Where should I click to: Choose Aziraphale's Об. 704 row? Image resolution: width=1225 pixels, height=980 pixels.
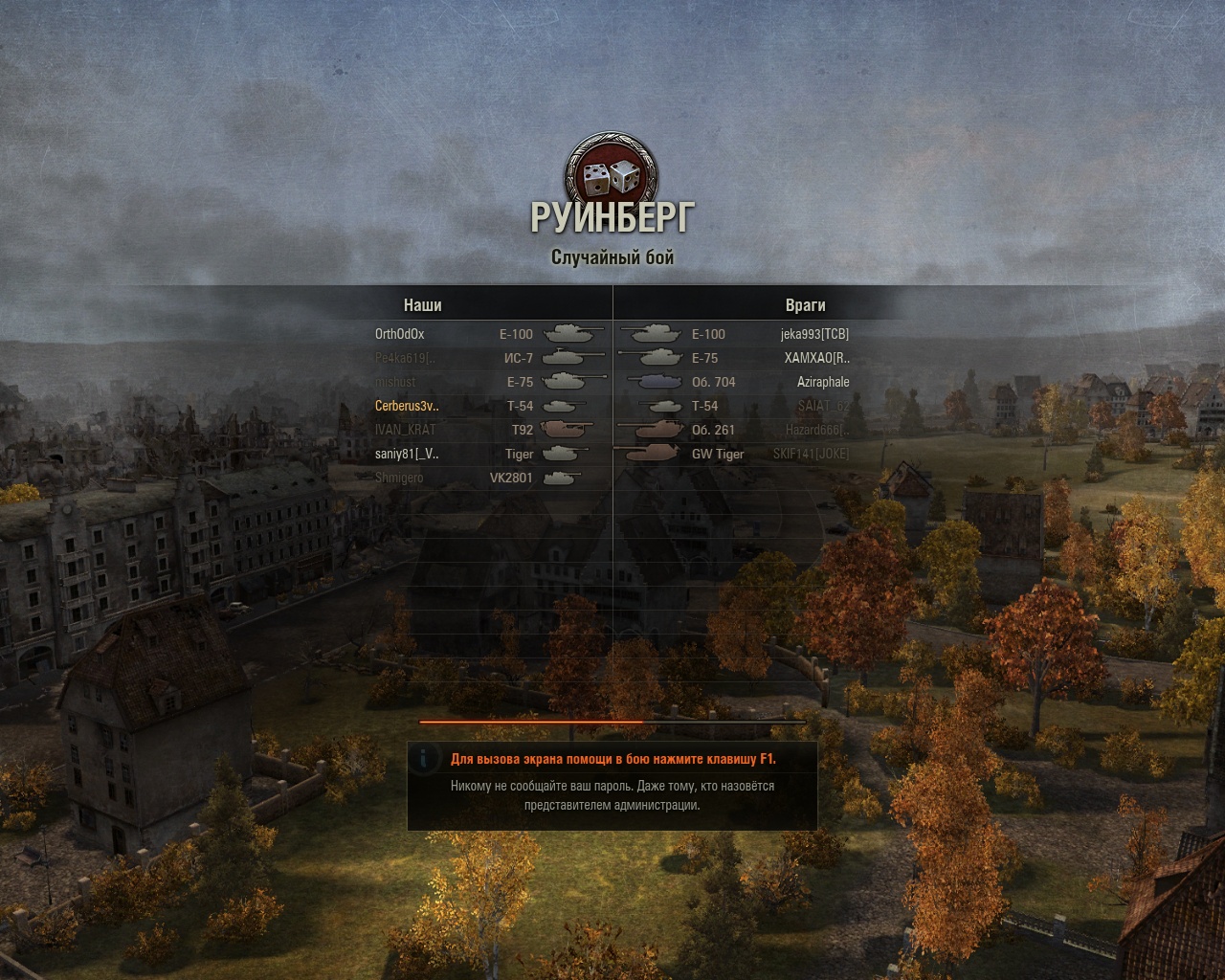[823, 382]
